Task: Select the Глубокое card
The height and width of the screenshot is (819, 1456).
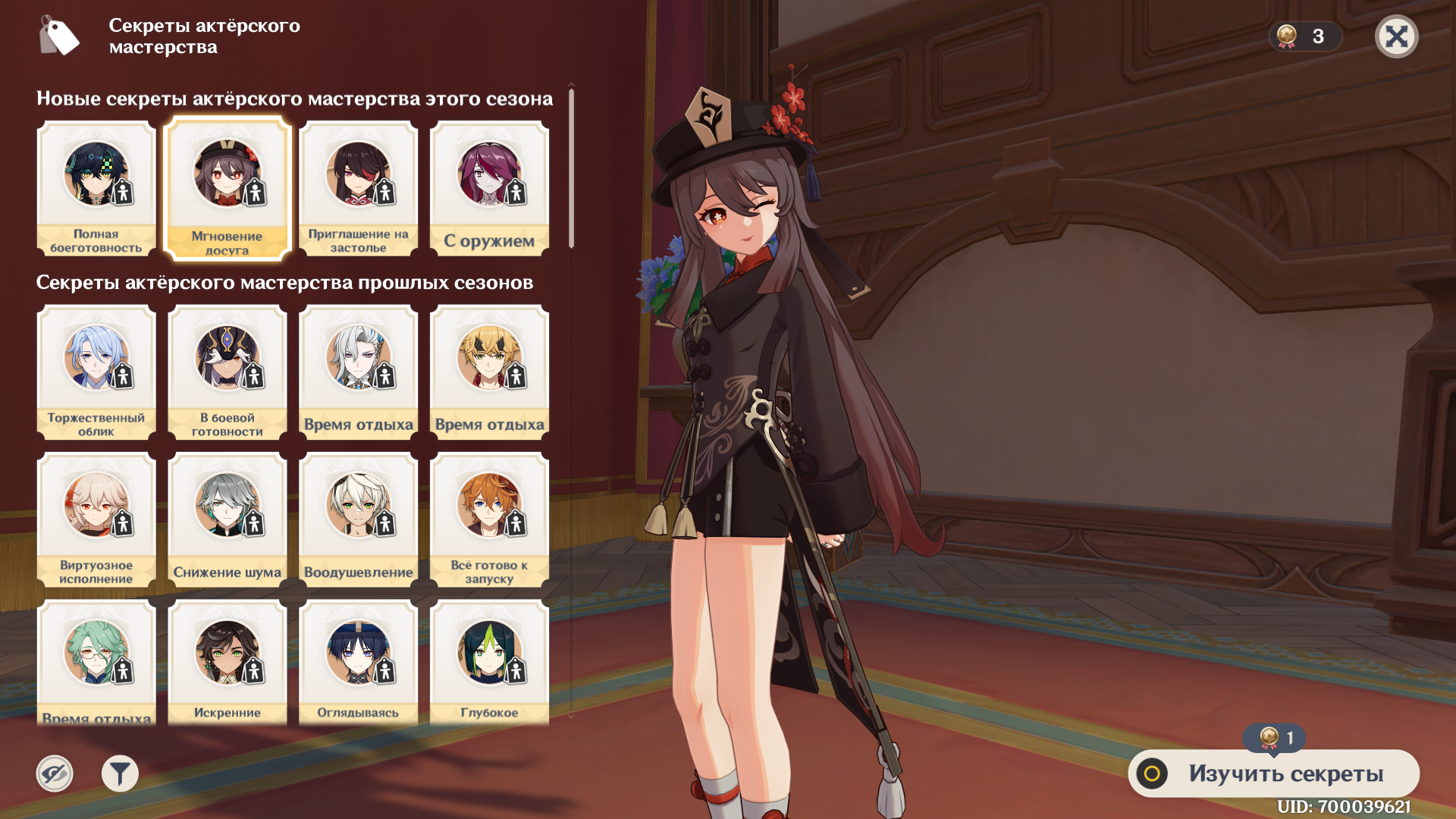Action: [x=489, y=664]
